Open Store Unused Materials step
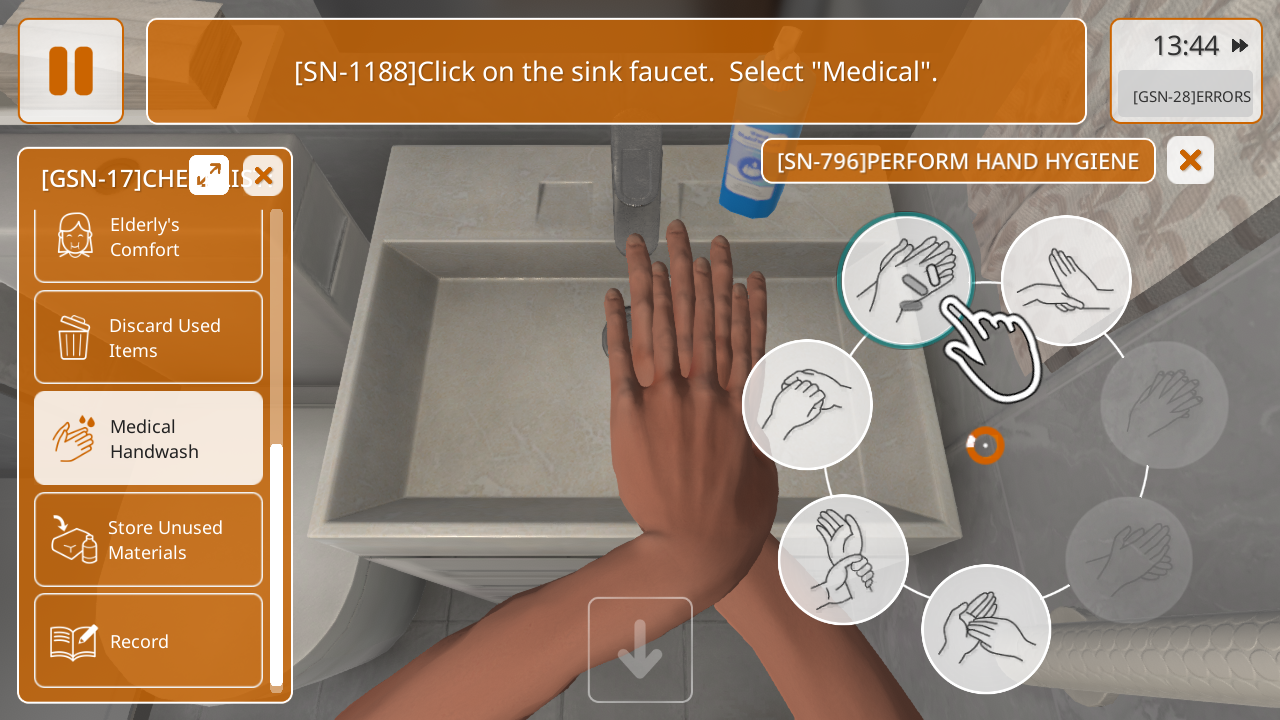 [x=148, y=540]
